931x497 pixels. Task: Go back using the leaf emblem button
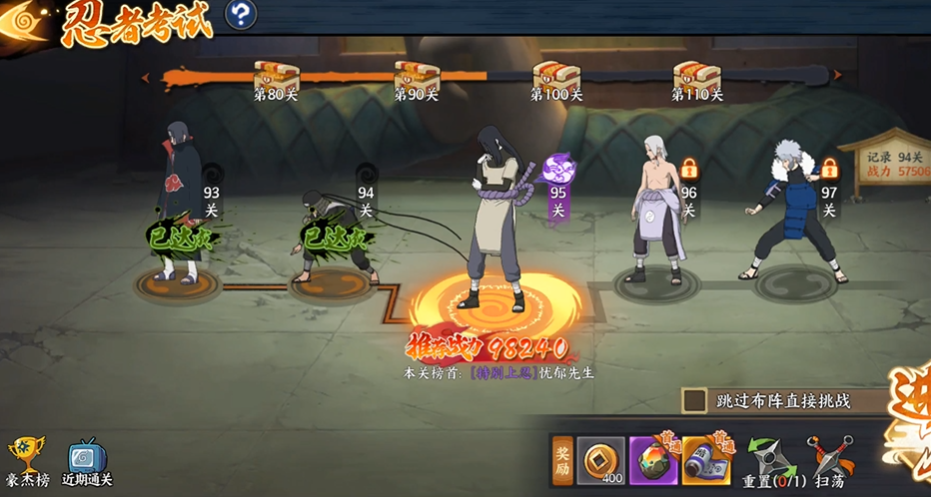pyautogui.click(x=24, y=22)
